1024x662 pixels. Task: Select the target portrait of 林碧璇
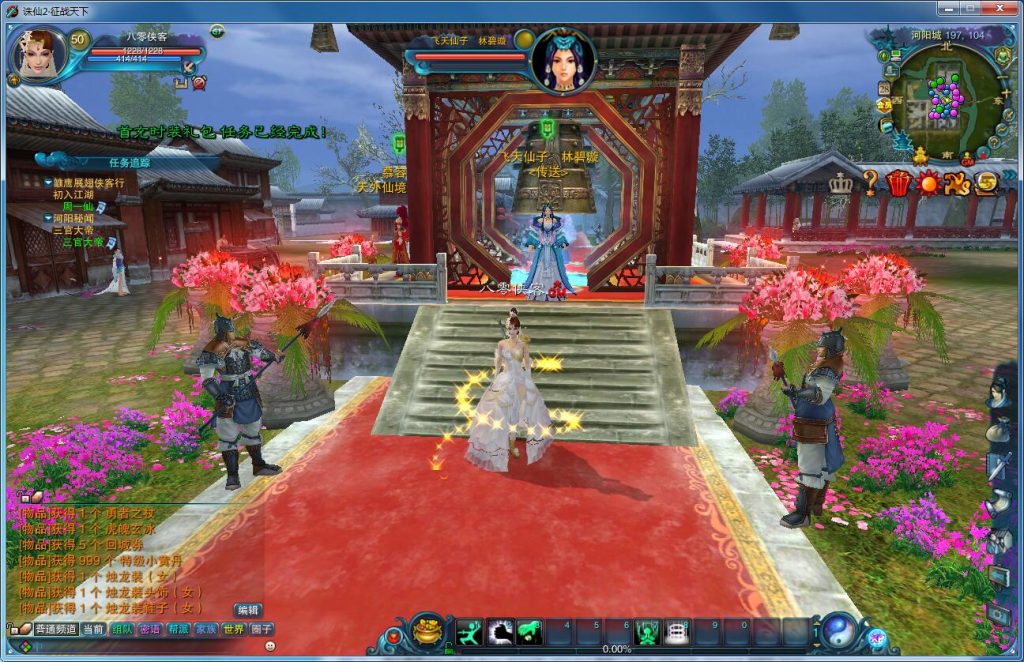563,59
